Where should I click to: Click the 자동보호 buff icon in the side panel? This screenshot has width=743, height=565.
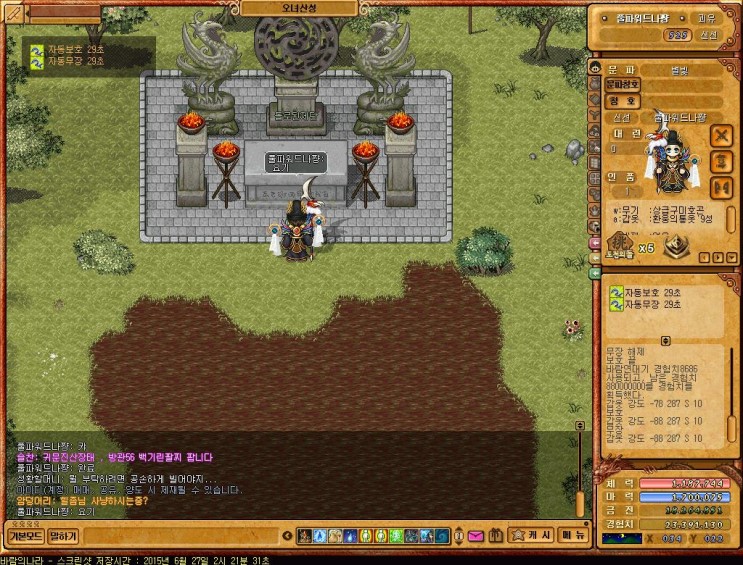[x=616, y=292]
